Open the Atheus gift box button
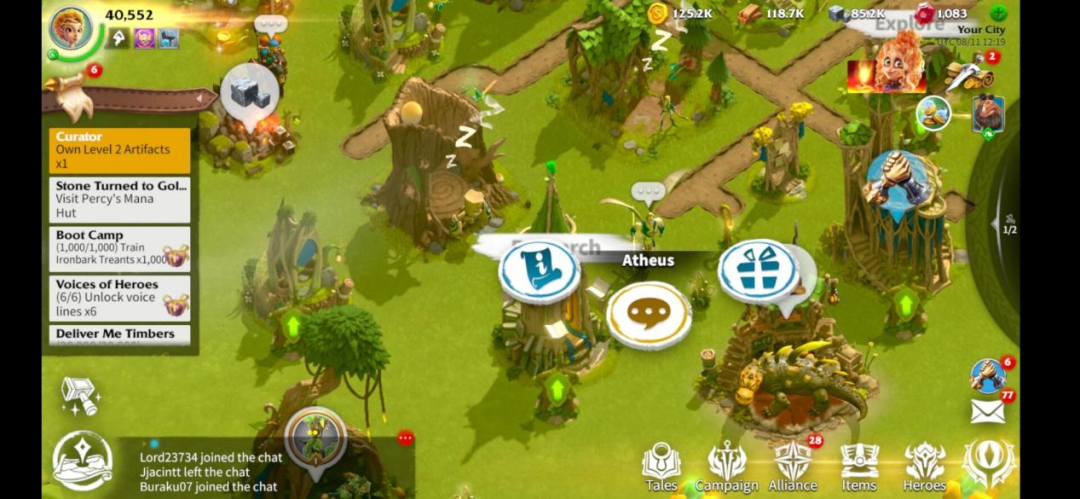 point(758,270)
